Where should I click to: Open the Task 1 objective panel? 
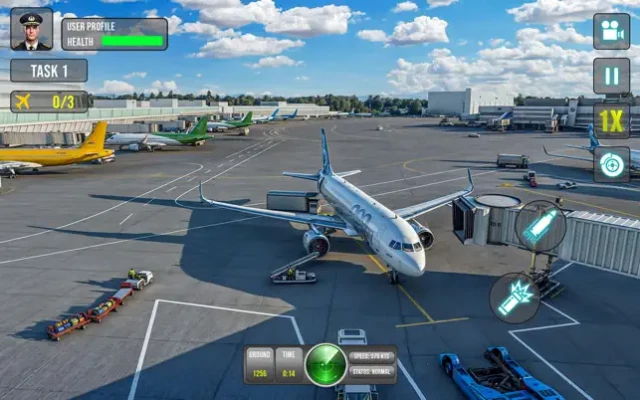tap(48, 71)
